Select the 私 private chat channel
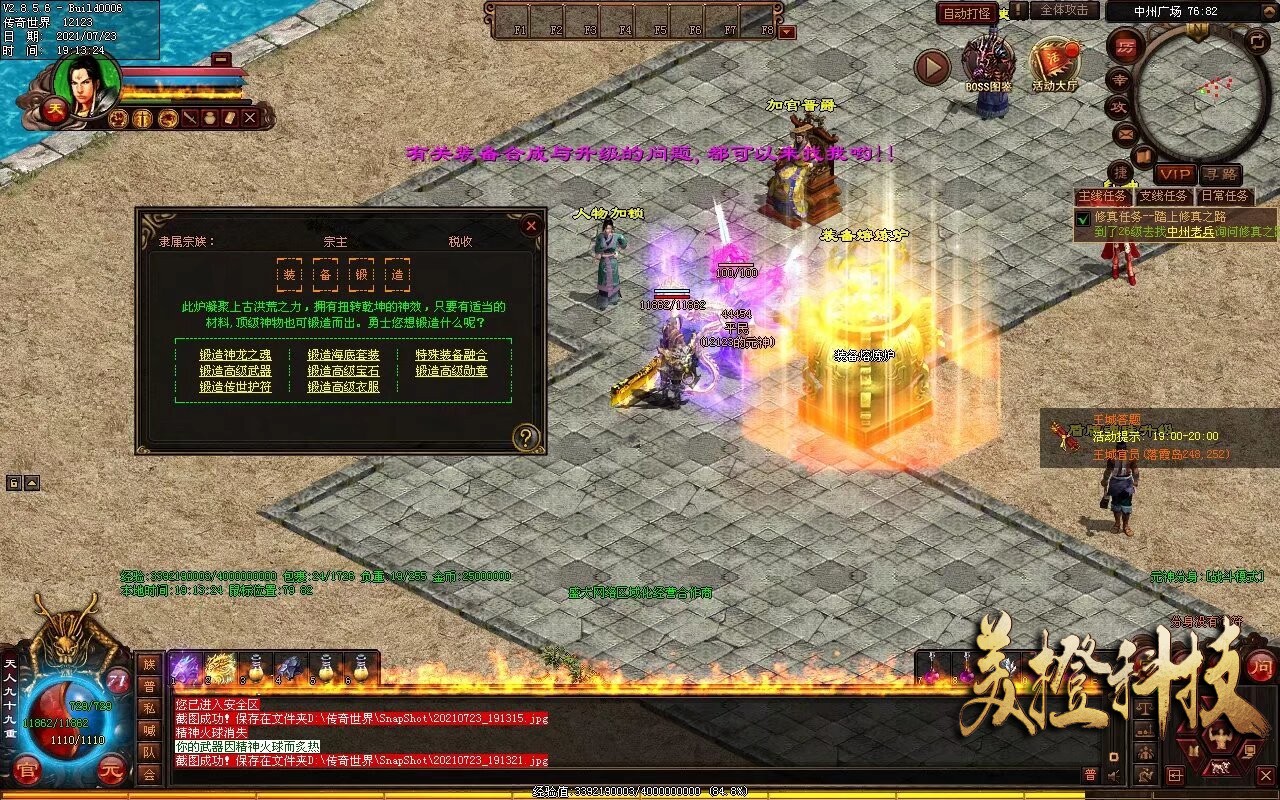This screenshot has width=1280, height=800. point(149,708)
